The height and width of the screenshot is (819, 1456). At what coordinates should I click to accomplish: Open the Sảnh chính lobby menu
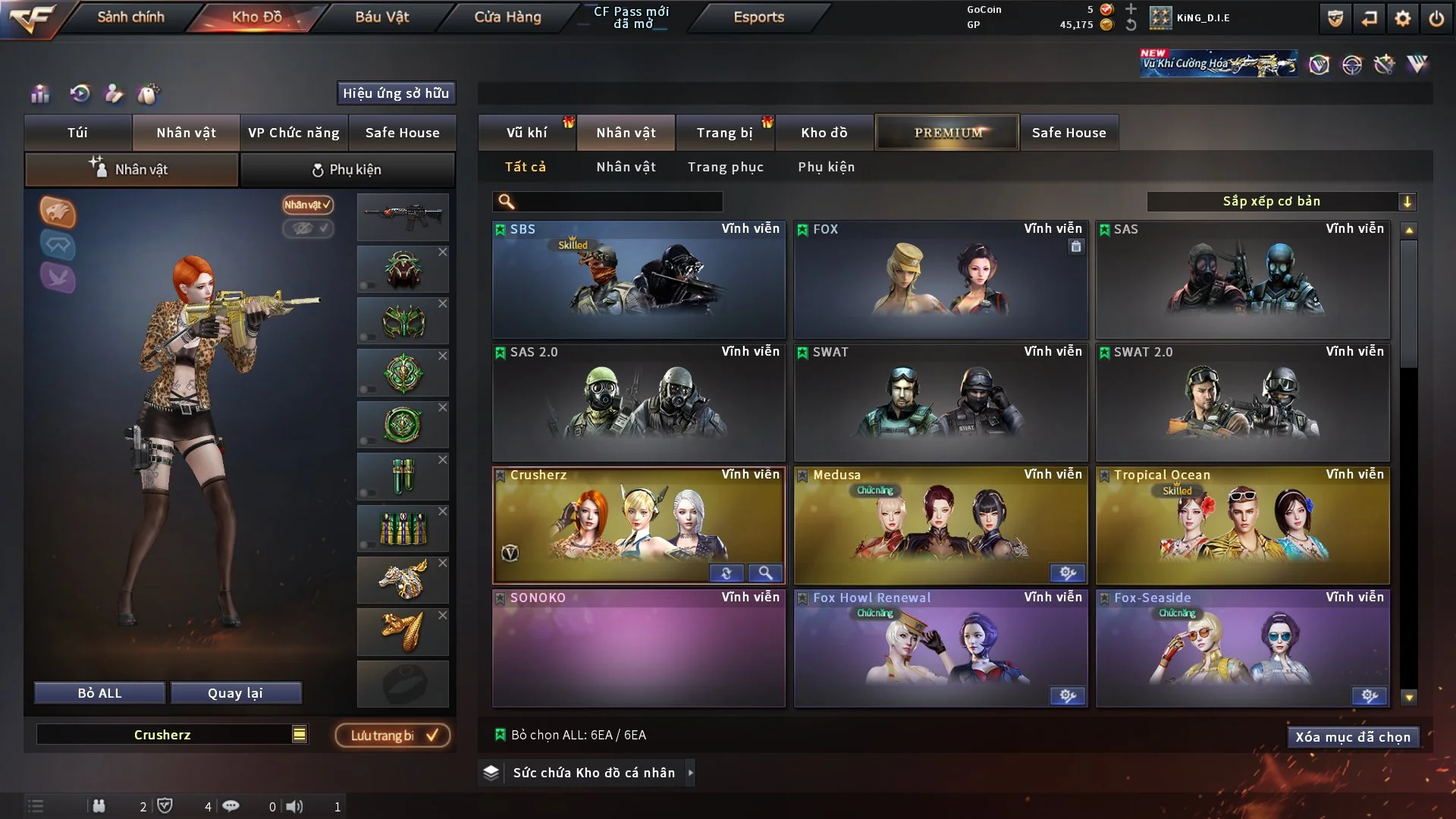[130, 17]
